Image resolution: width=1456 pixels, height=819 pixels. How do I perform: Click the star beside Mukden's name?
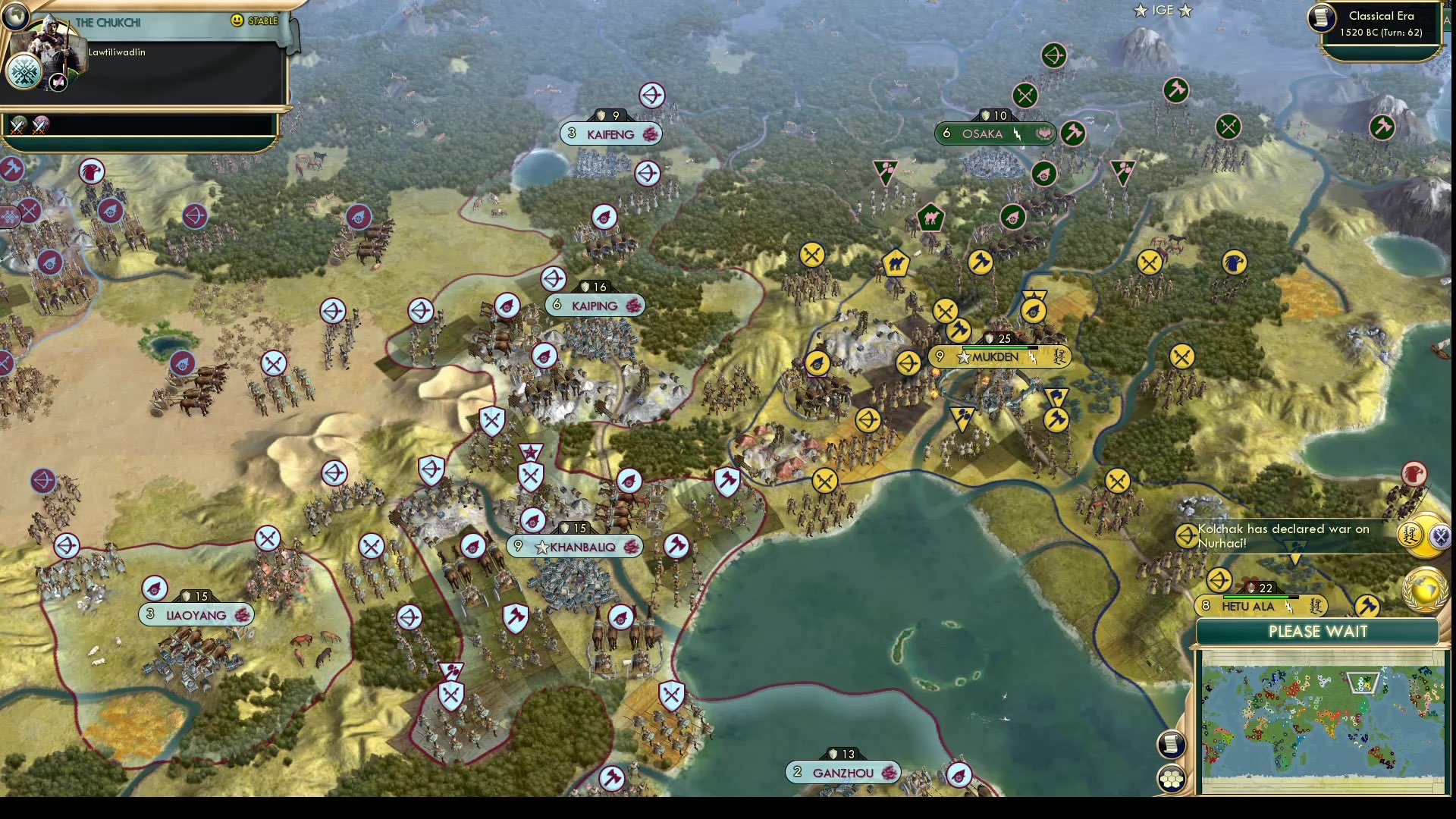click(x=963, y=356)
